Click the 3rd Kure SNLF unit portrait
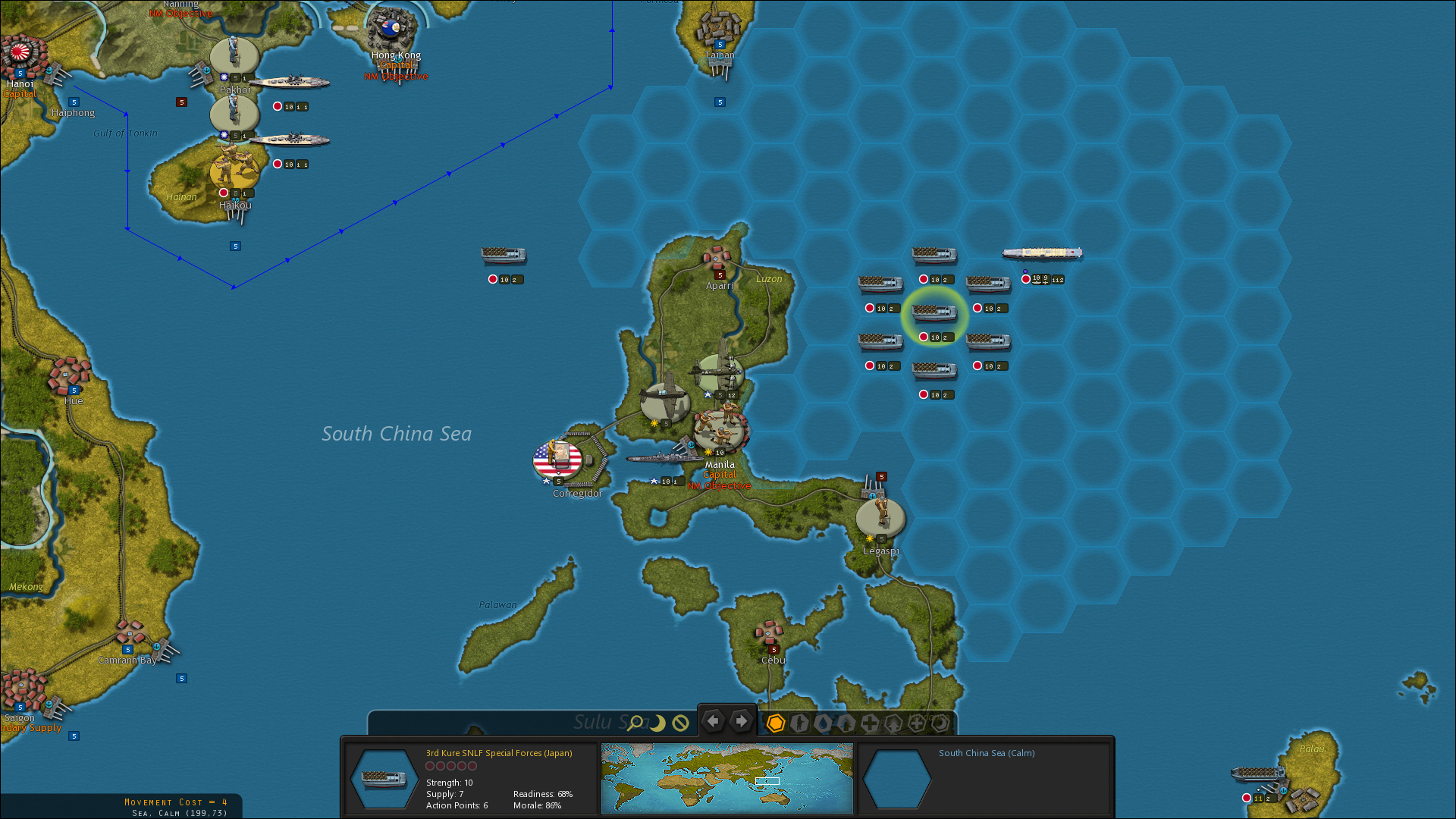This screenshot has width=1456, height=819. [383, 778]
